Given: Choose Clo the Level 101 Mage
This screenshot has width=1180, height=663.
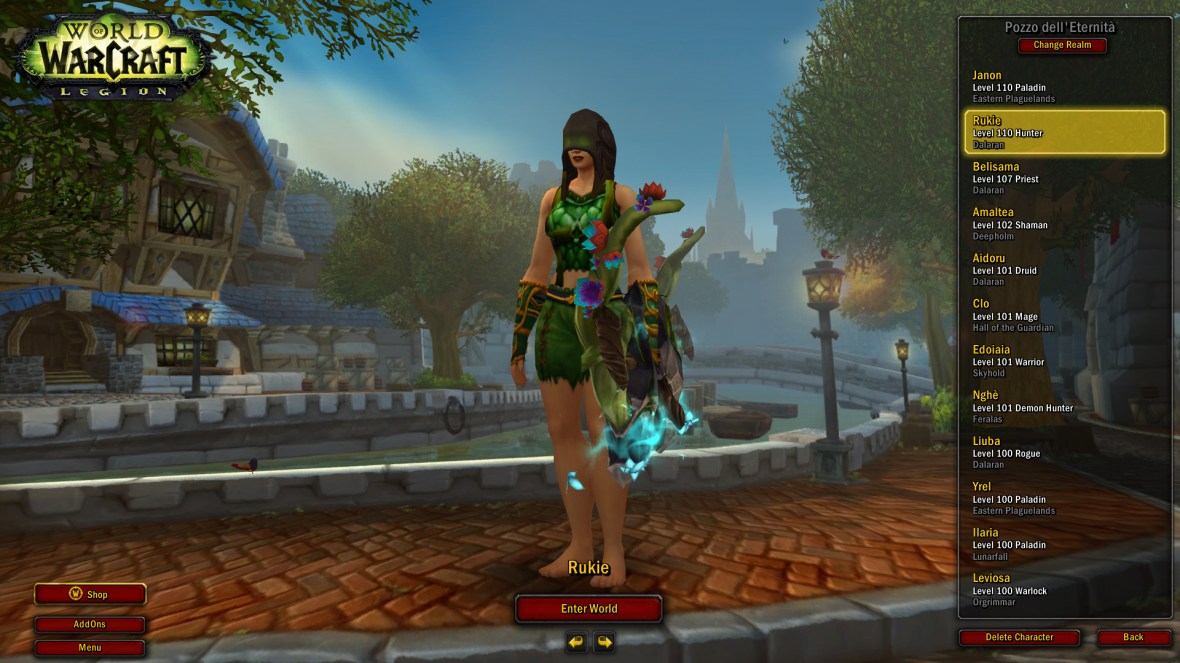Looking at the screenshot, I should (x=1064, y=315).
